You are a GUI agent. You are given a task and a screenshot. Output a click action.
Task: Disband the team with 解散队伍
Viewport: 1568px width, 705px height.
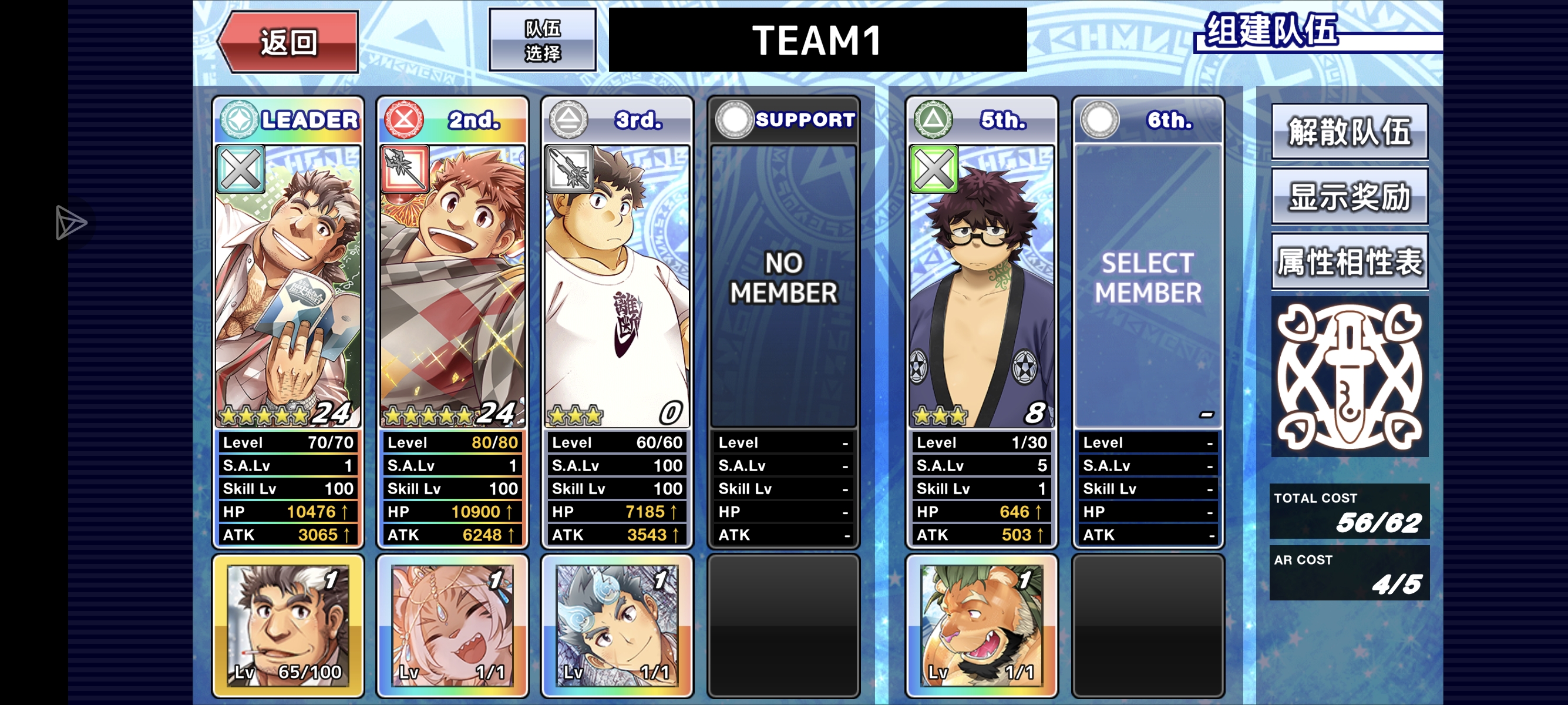click(1349, 132)
